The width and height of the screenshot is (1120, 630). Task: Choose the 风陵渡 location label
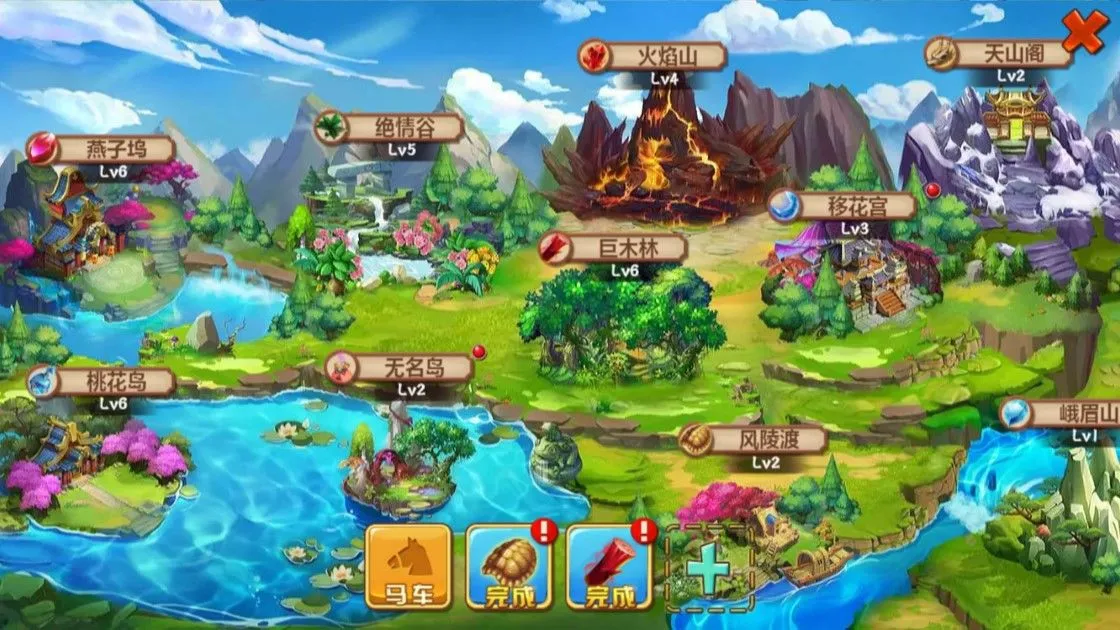point(753,439)
